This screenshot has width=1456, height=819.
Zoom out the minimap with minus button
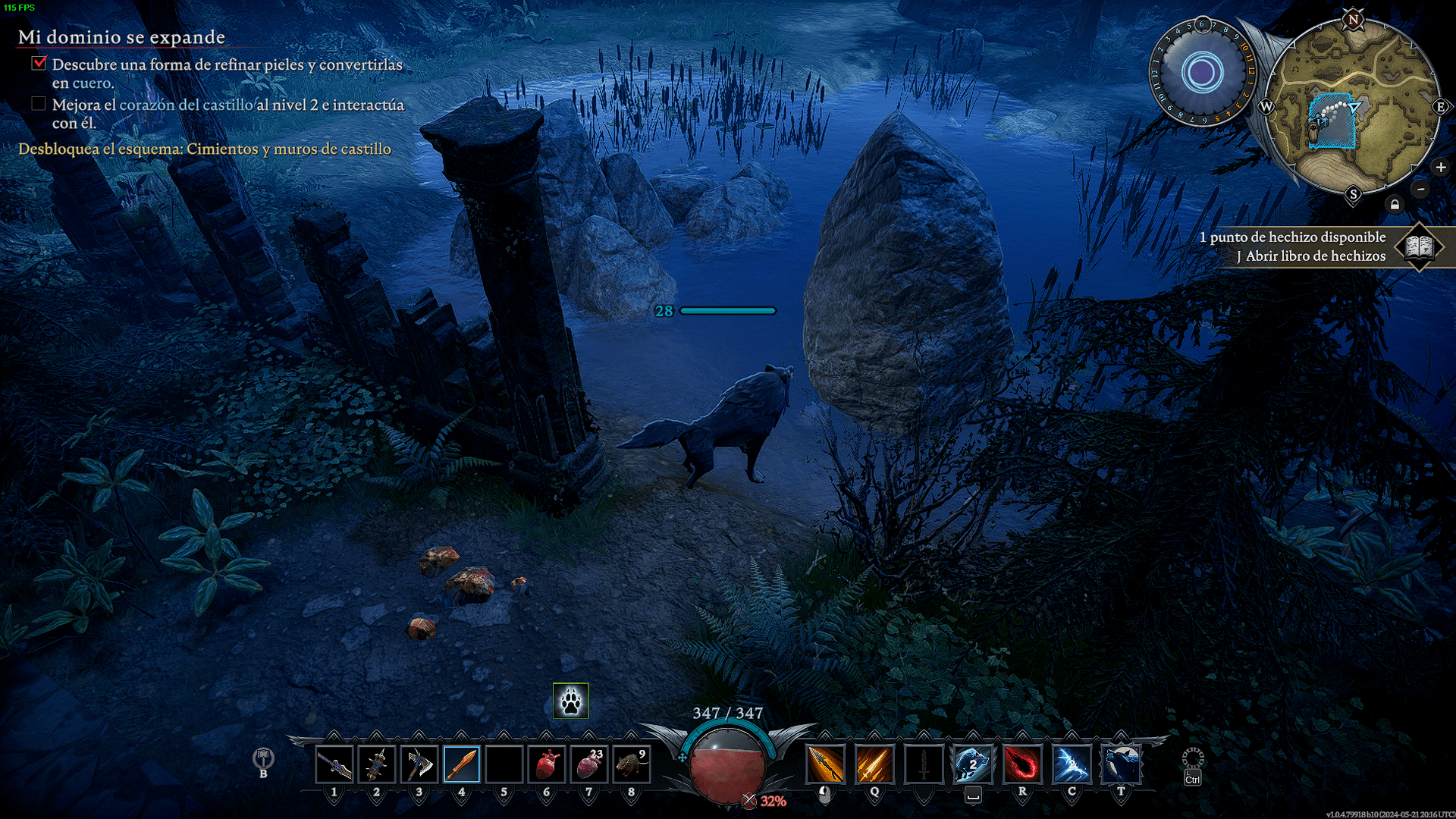click(x=1421, y=189)
